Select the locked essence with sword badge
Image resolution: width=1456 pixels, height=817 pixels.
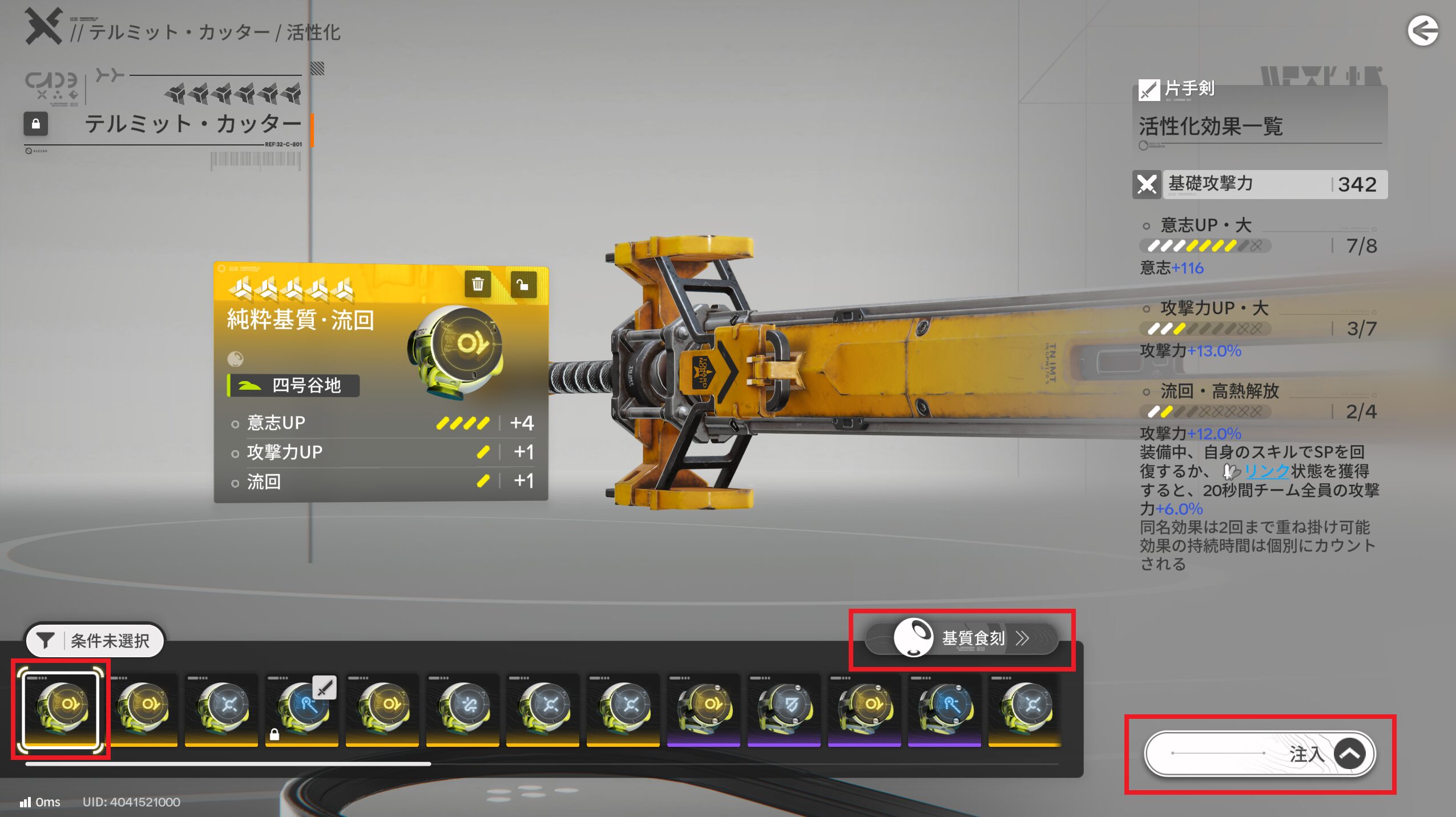point(302,709)
